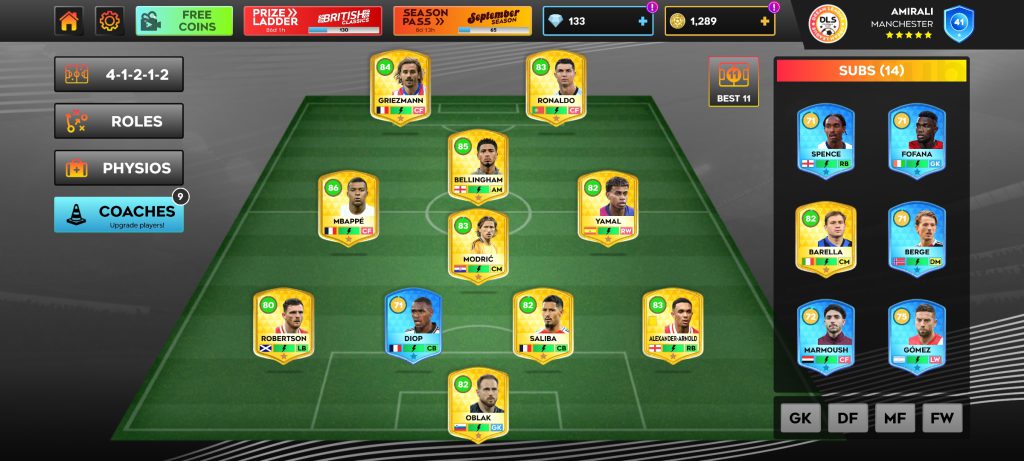Select the Bellingham player card
The width and height of the screenshot is (1024, 461).
[x=477, y=166]
